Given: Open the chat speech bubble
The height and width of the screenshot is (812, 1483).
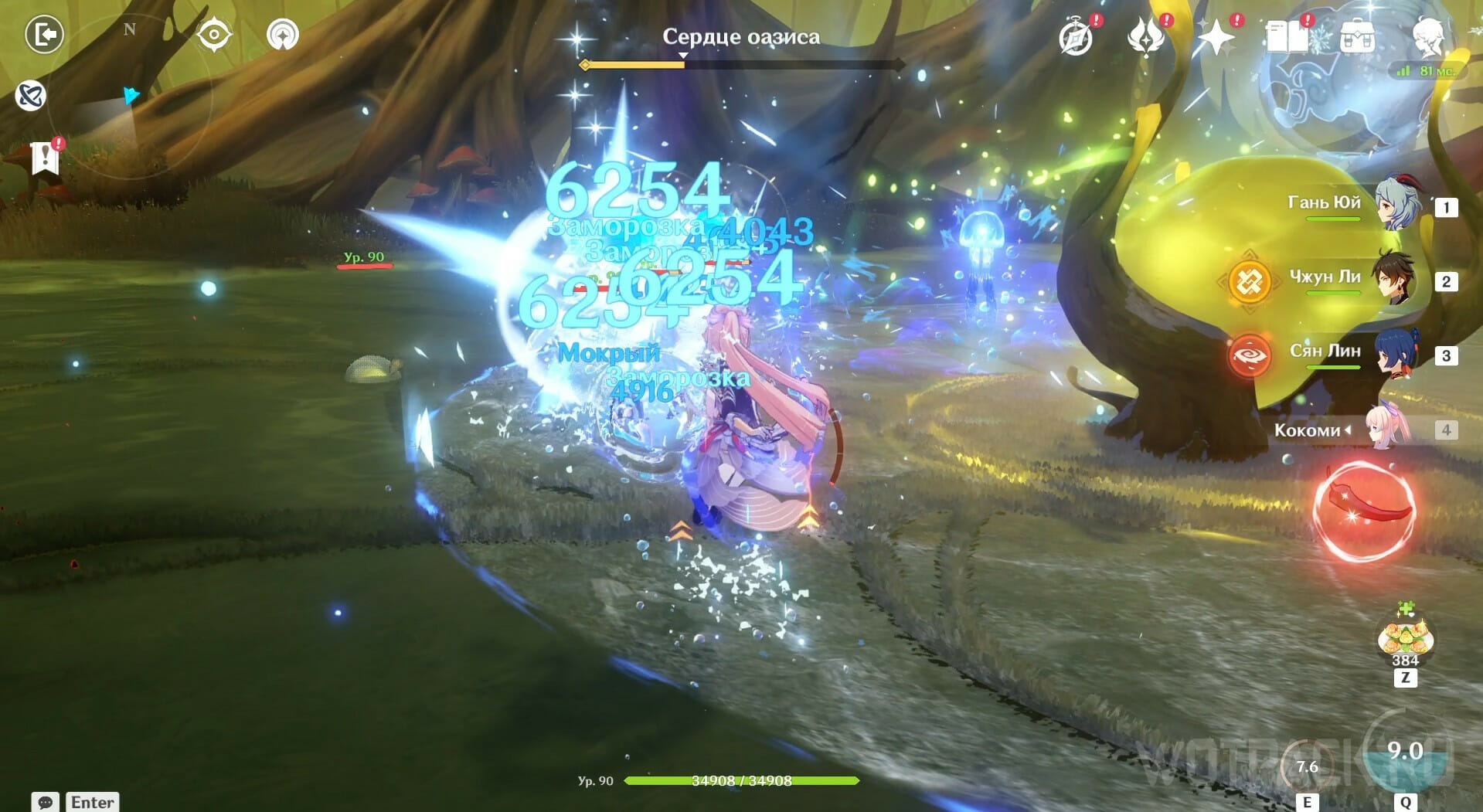Looking at the screenshot, I should coord(46,802).
